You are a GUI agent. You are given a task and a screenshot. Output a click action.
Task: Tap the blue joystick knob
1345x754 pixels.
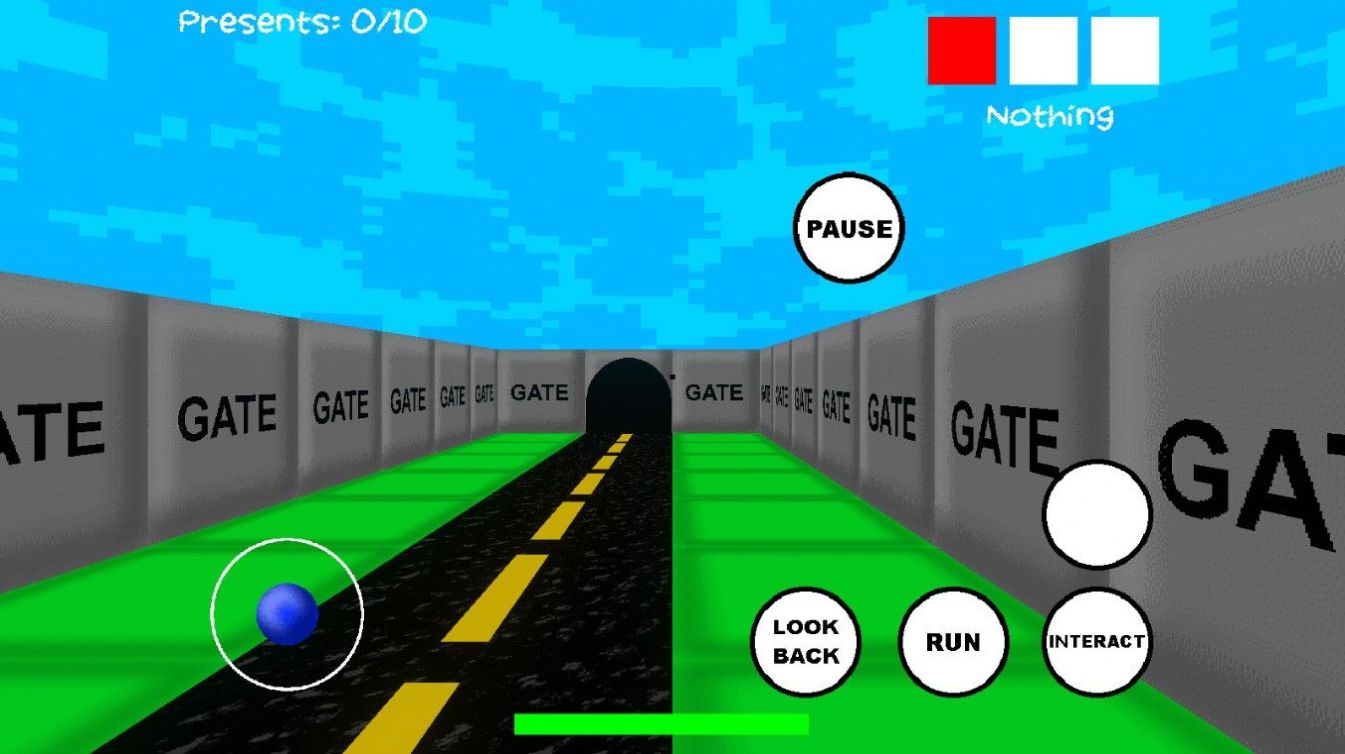click(288, 615)
